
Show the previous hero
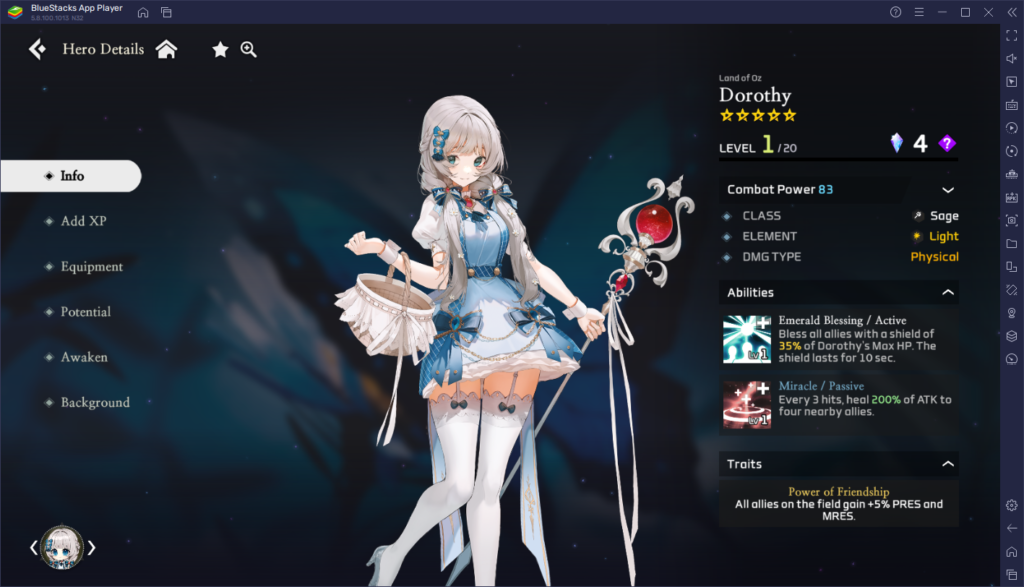tap(33, 547)
